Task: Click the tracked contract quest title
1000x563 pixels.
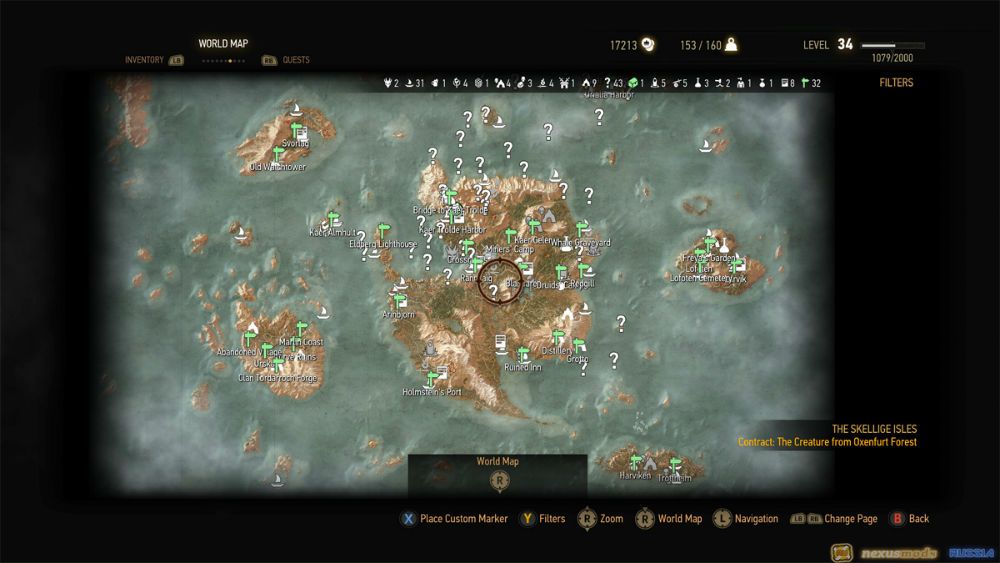Action: pyautogui.click(x=827, y=442)
